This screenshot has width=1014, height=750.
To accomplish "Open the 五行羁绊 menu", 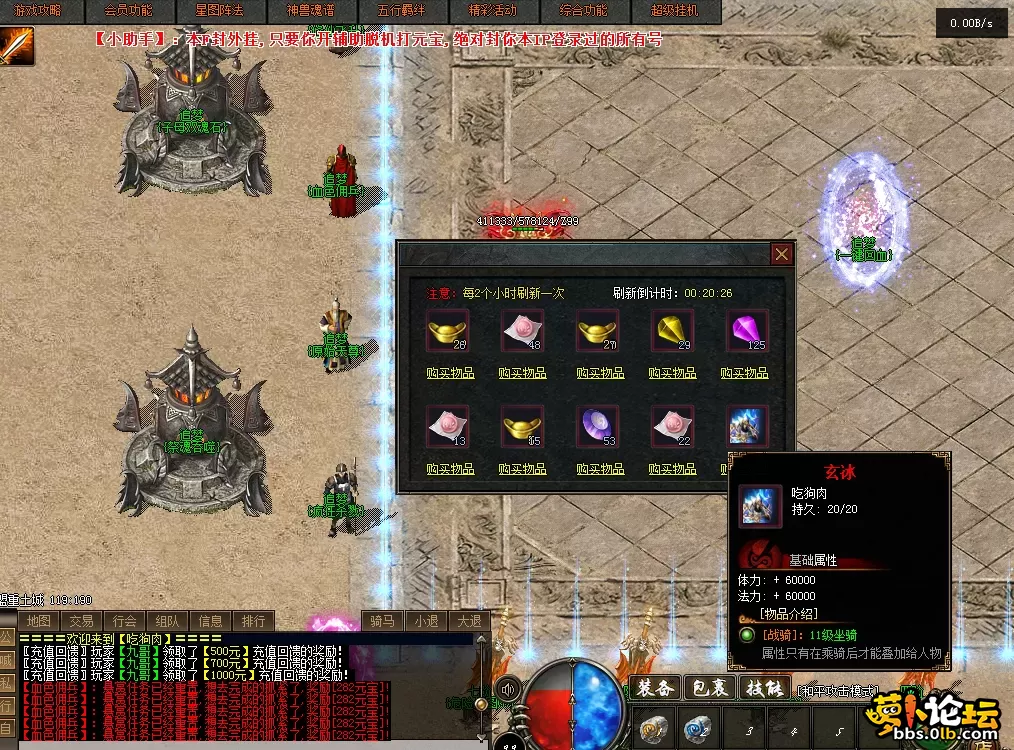I will (401, 11).
